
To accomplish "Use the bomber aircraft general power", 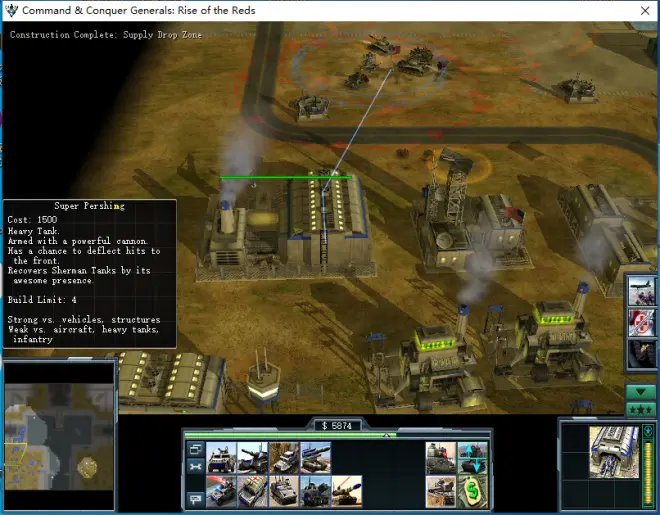I will pos(642,292).
